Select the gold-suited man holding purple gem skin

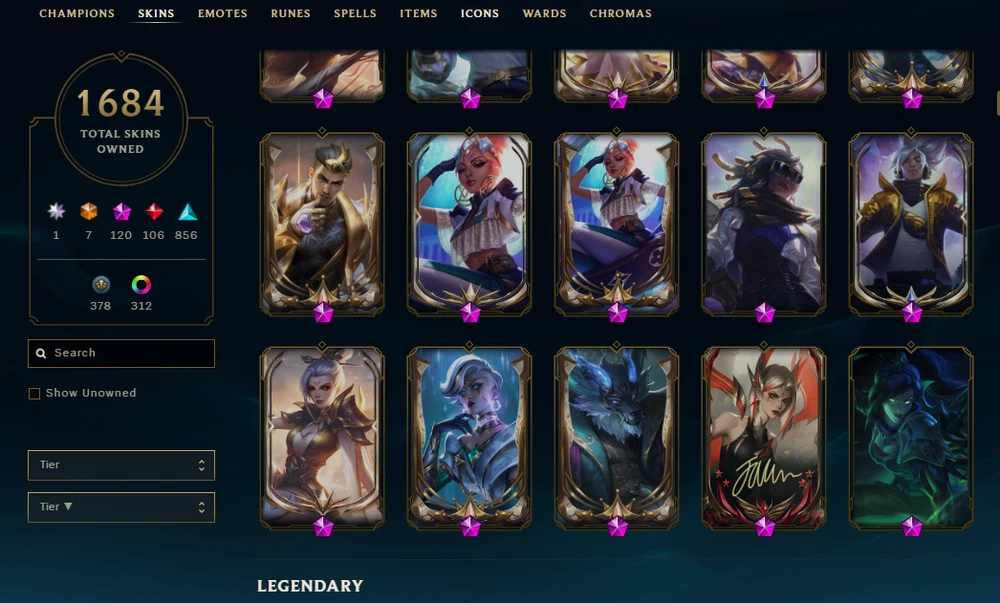point(322,224)
